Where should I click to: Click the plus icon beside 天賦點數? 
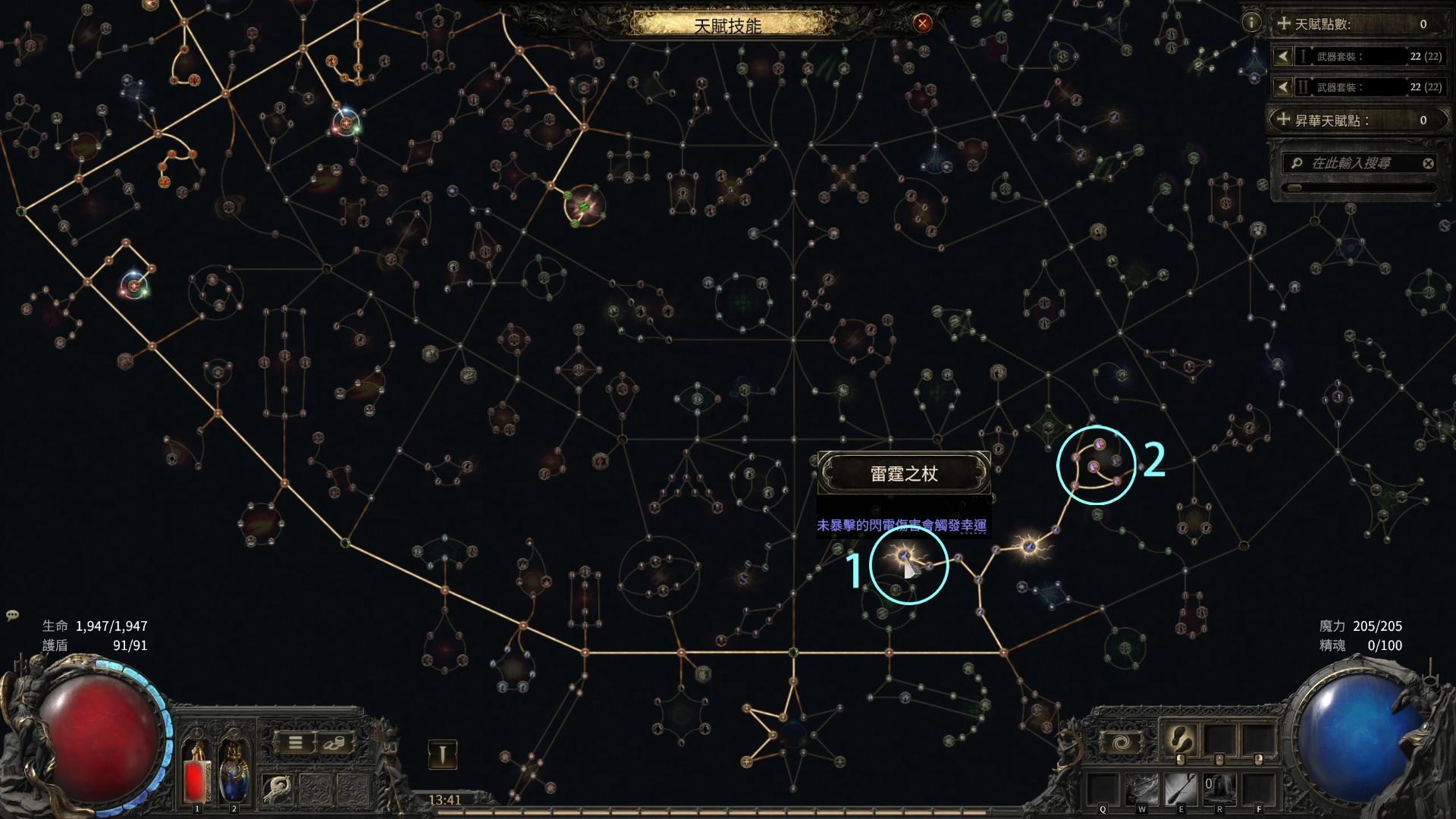(x=1283, y=24)
